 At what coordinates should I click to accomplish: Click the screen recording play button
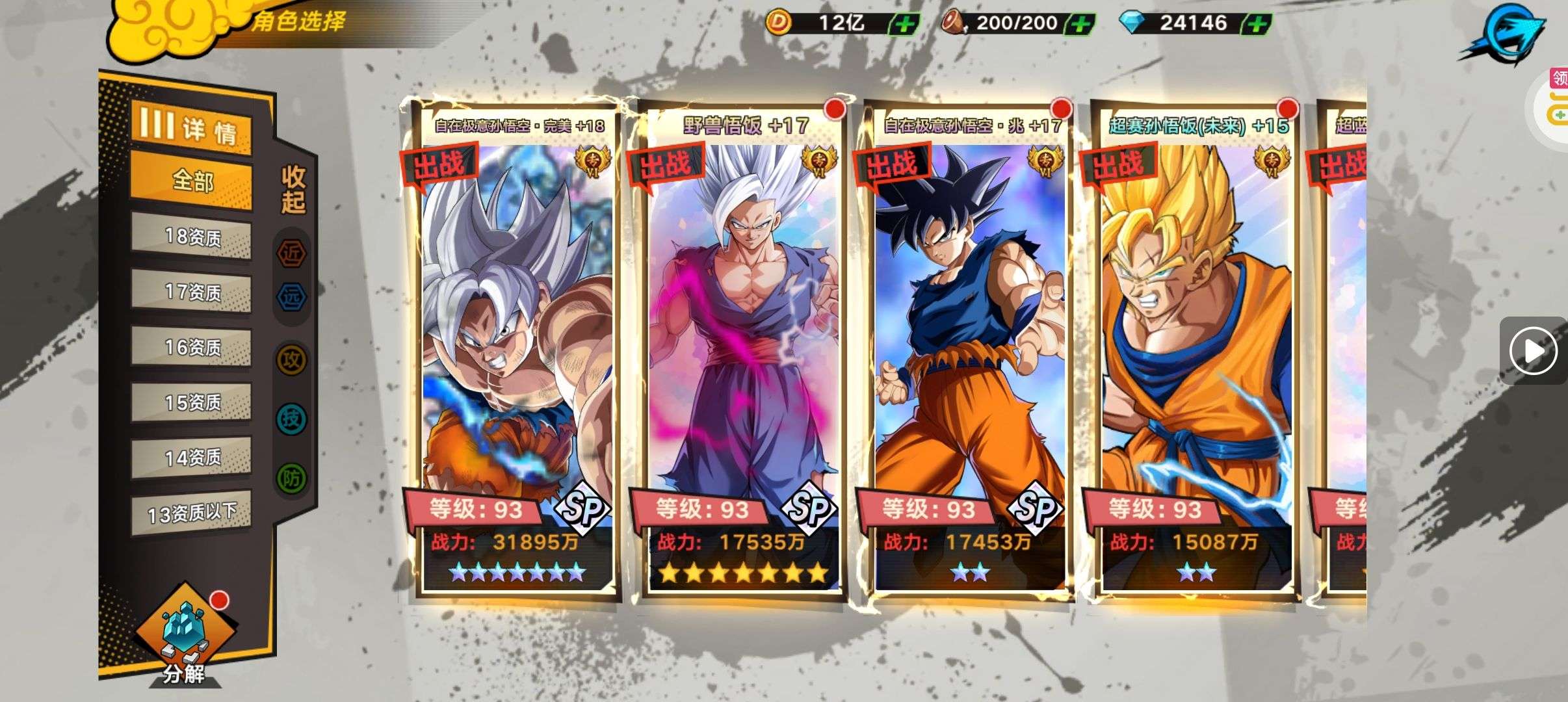coord(1533,351)
